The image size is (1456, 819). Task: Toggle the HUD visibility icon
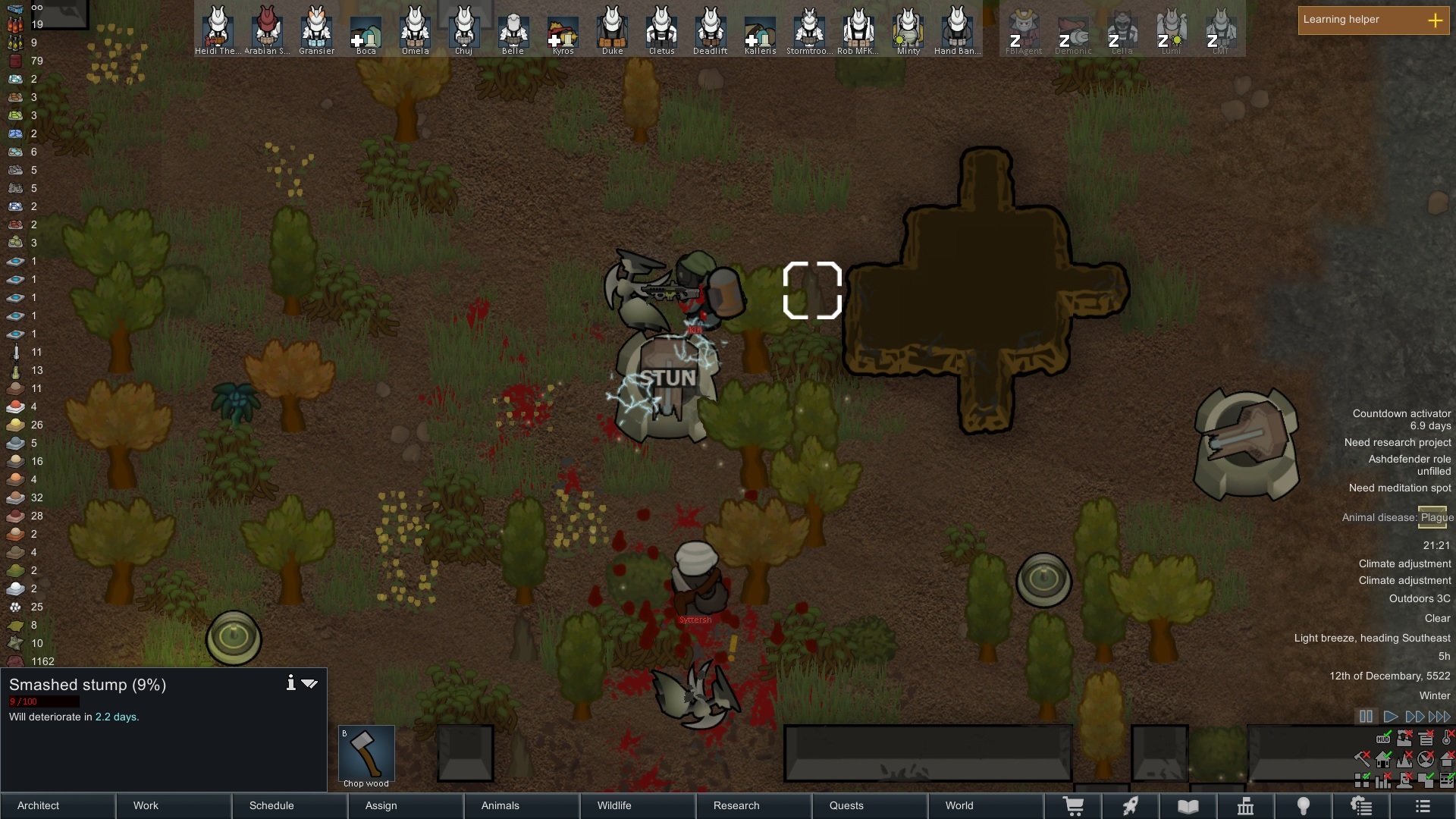pyautogui.click(x=1383, y=738)
